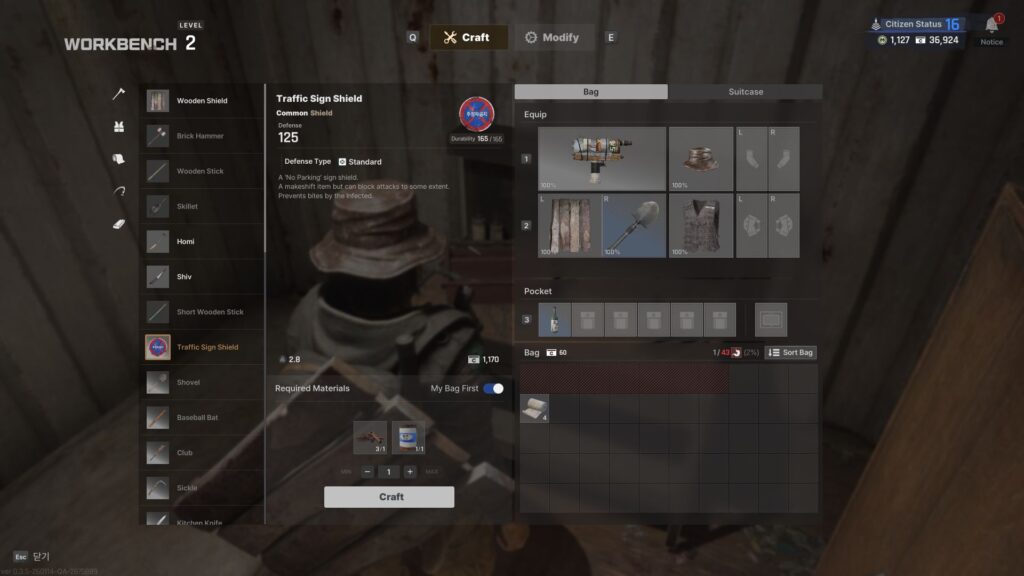
Task: Select the equipped bucket hat slot
Action: click(700, 159)
